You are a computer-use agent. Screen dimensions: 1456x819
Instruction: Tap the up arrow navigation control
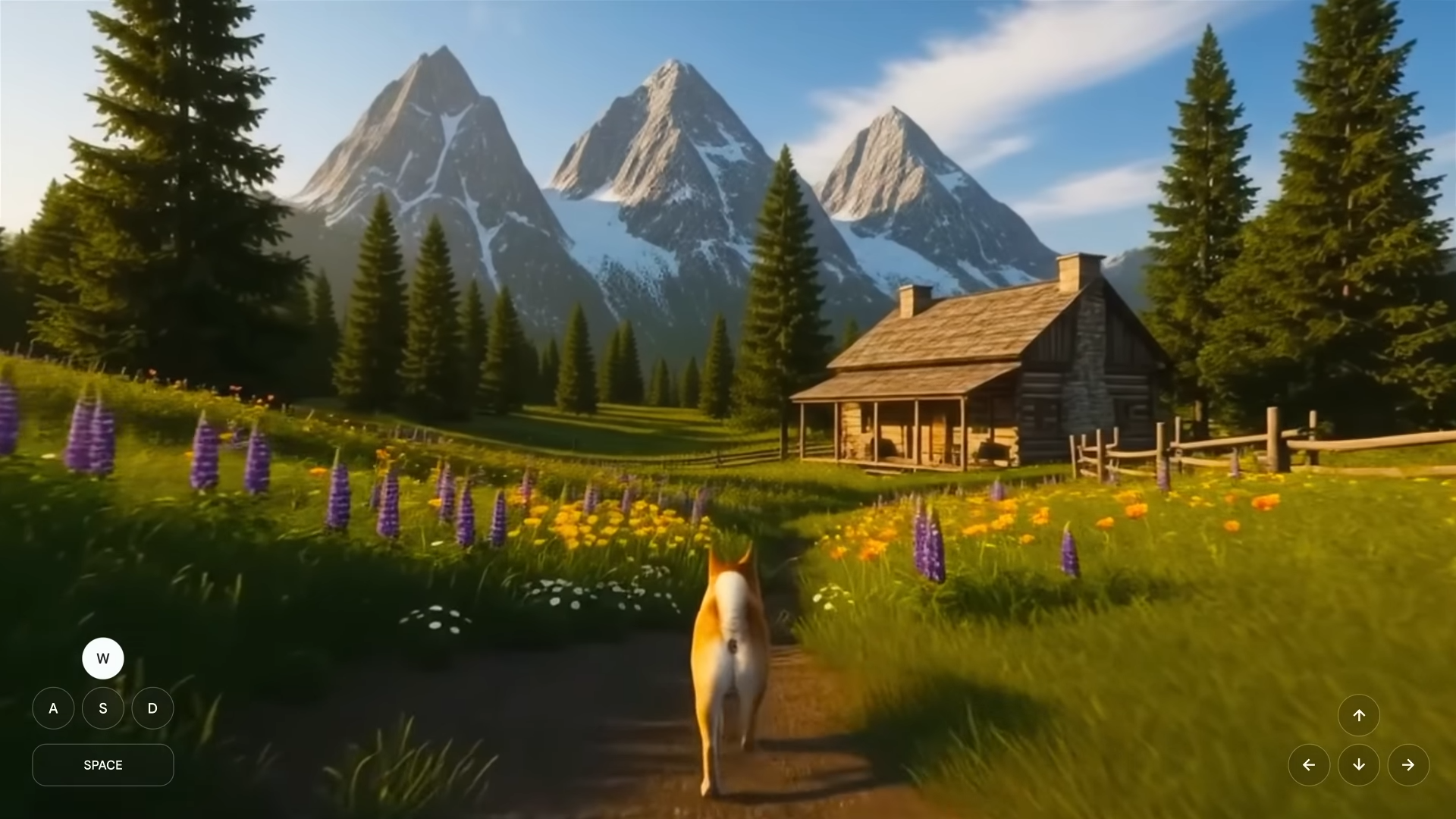[x=1360, y=715]
